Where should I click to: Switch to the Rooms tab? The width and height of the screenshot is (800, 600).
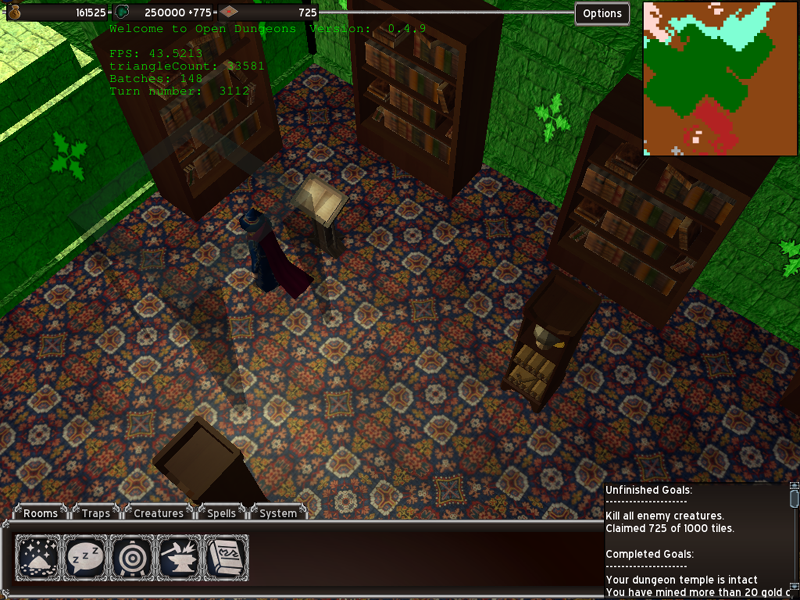(41, 513)
